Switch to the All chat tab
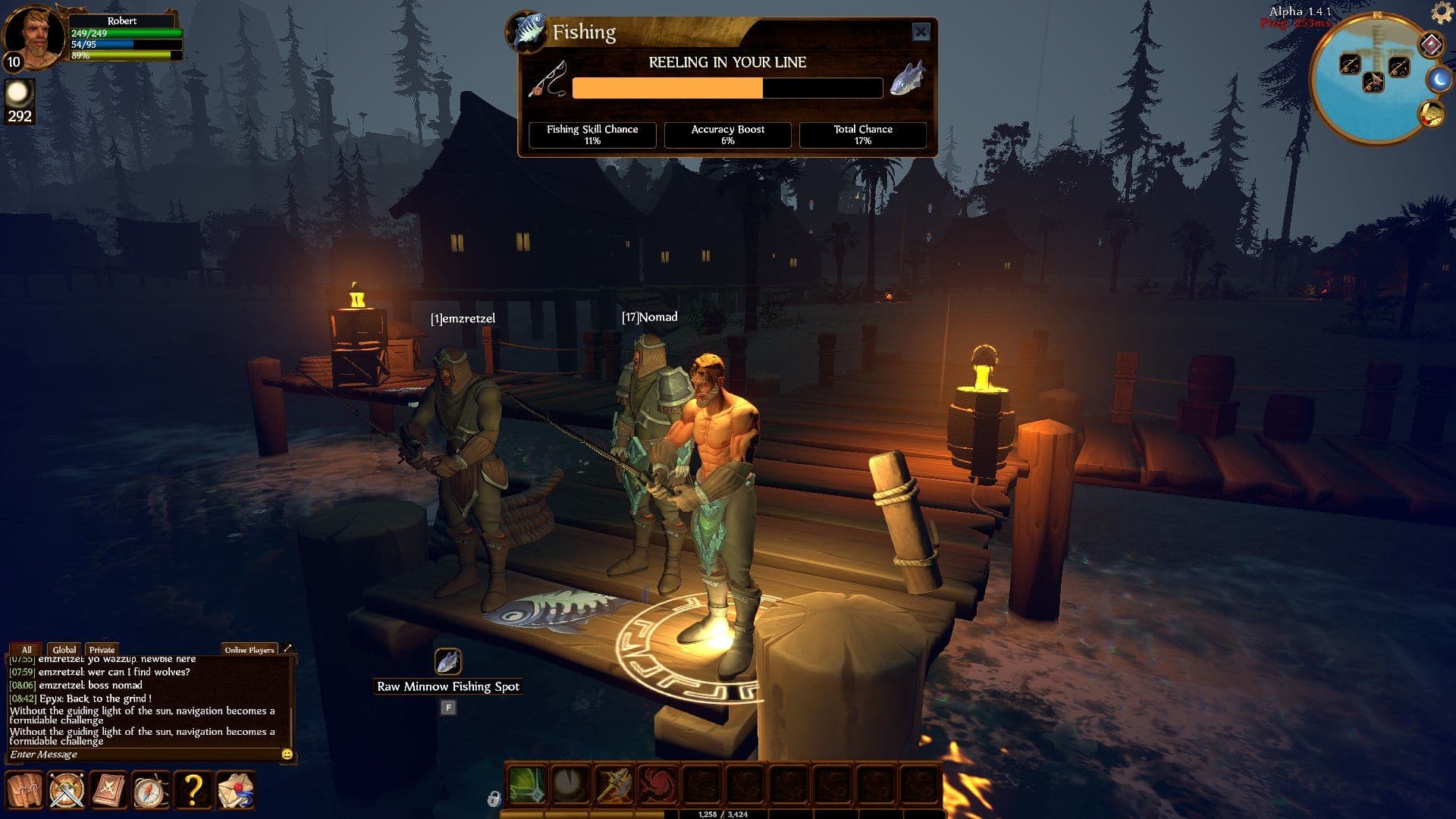 [x=27, y=650]
